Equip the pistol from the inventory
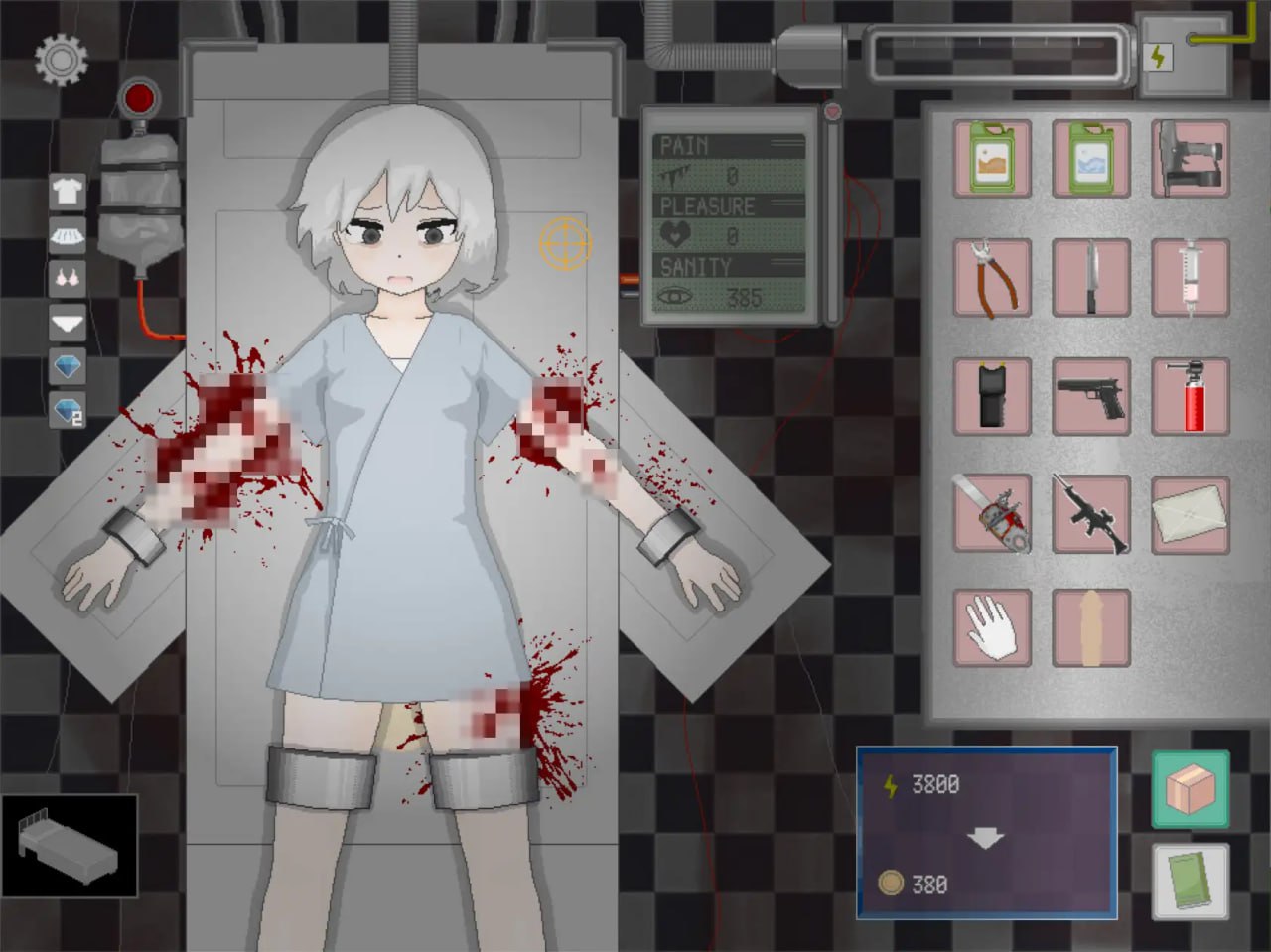The image size is (1271, 952). click(x=1090, y=396)
